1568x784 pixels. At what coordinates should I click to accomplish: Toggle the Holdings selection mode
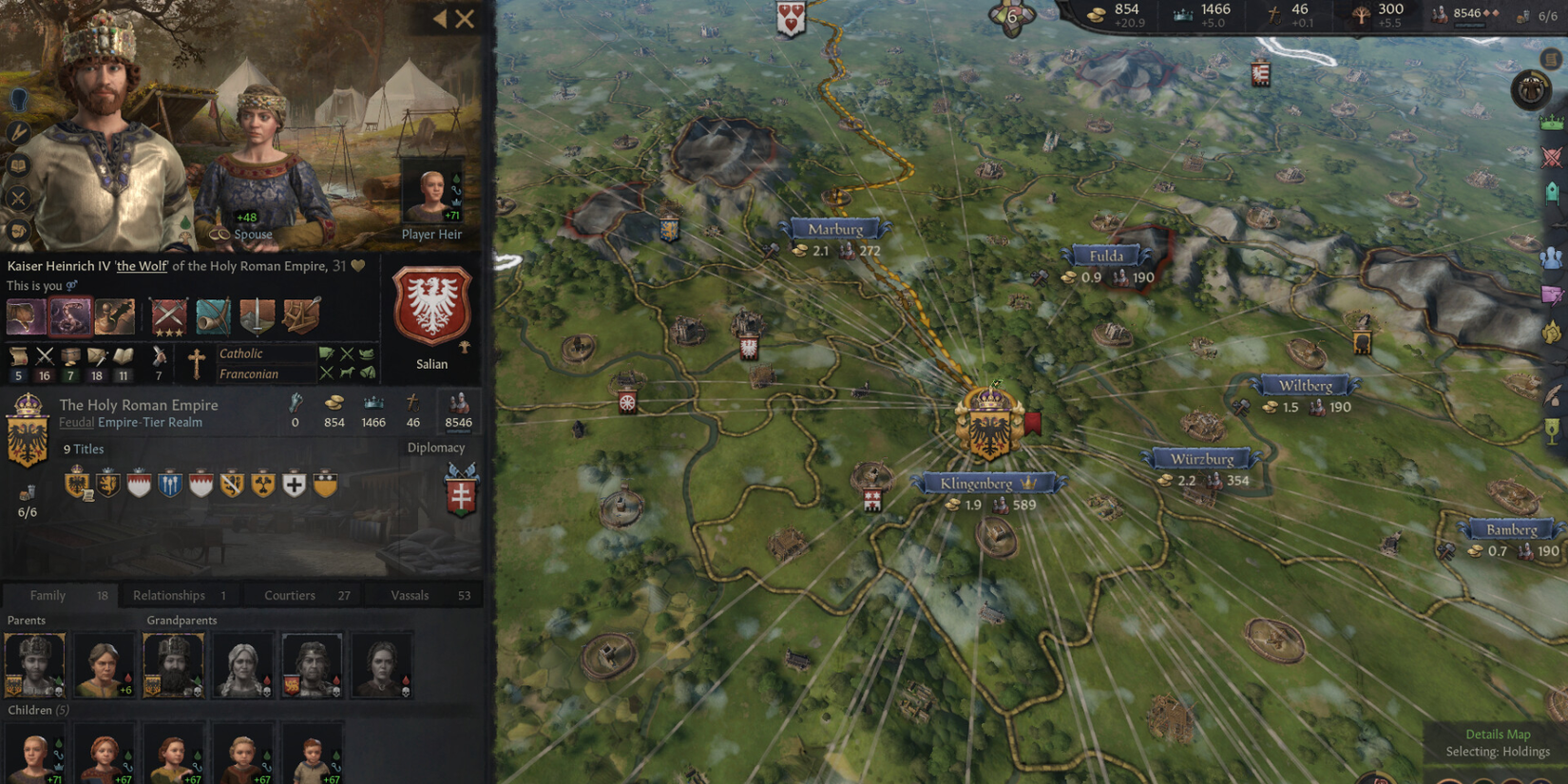(x=1499, y=751)
